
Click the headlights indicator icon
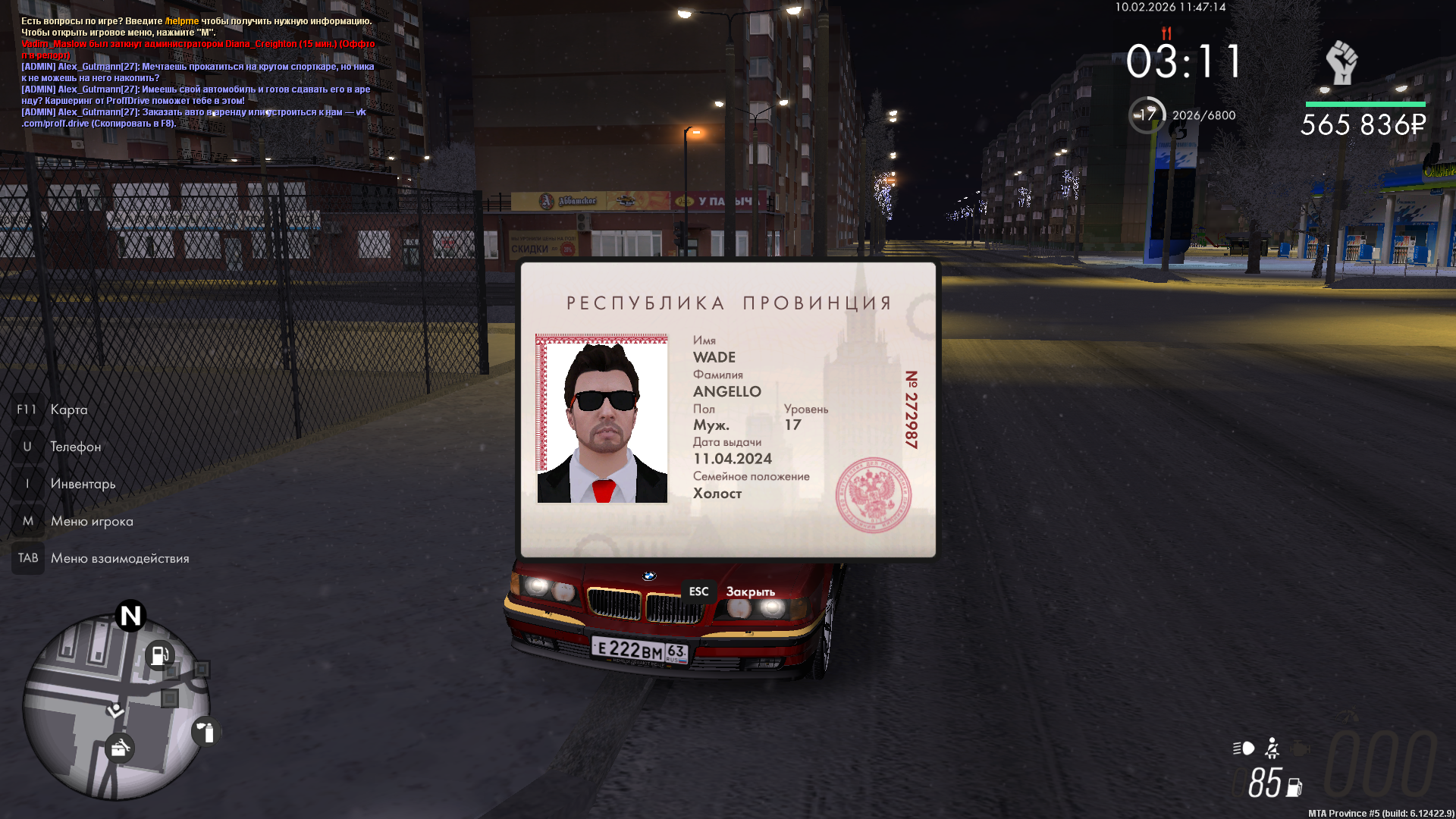(1244, 748)
